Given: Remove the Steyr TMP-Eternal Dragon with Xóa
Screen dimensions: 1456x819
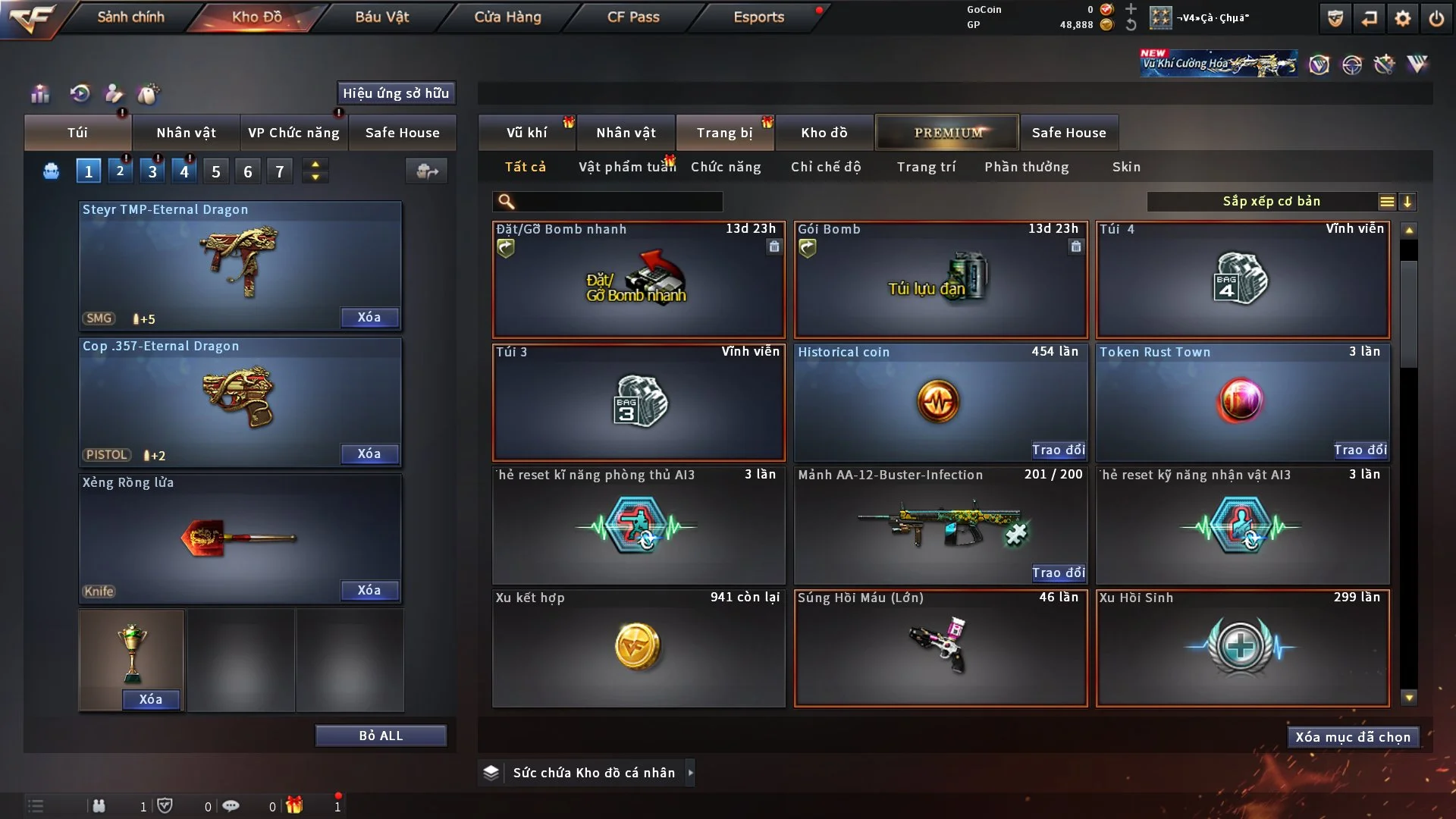Looking at the screenshot, I should 369,318.
